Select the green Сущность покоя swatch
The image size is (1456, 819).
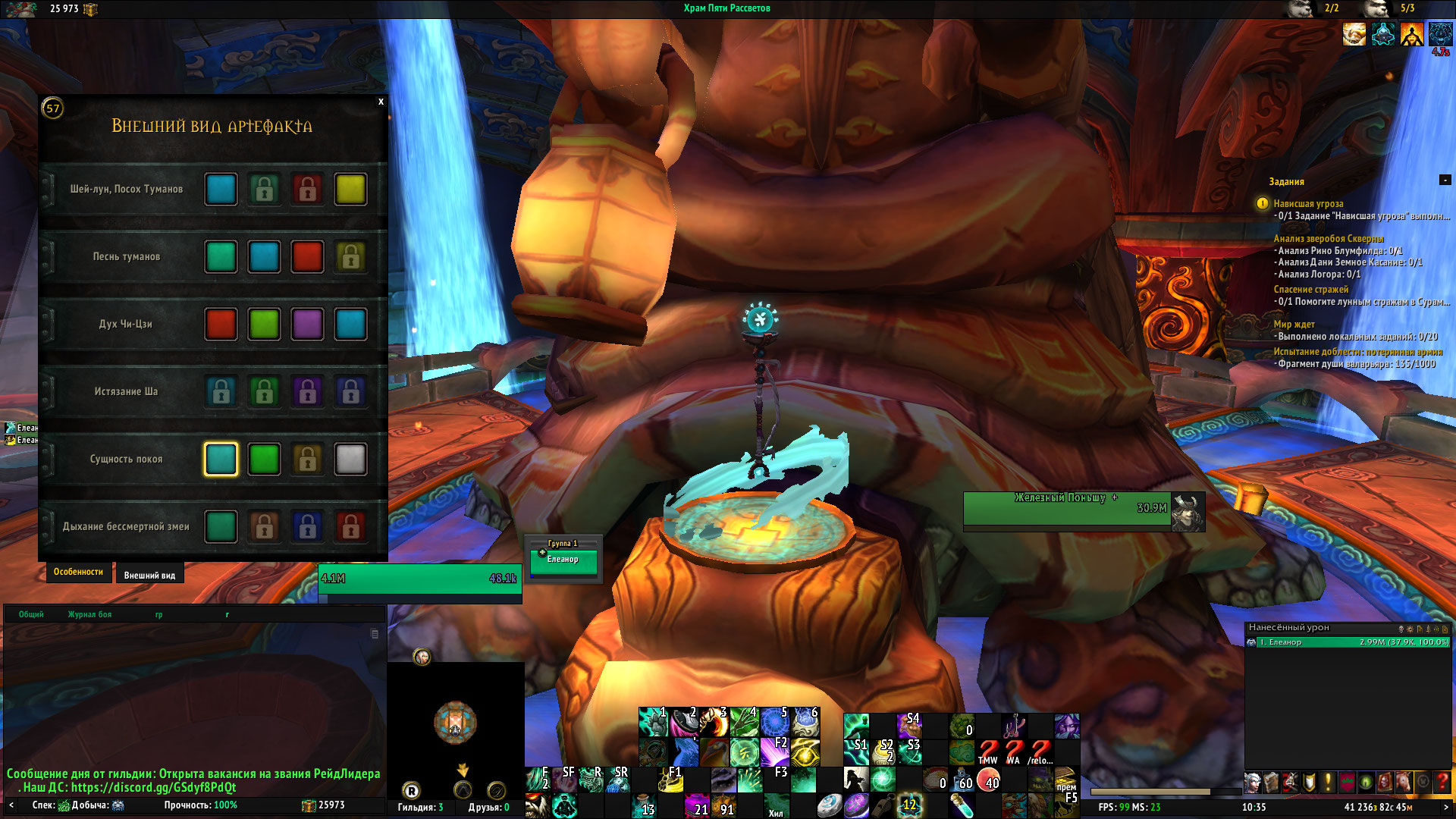pos(264,460)
